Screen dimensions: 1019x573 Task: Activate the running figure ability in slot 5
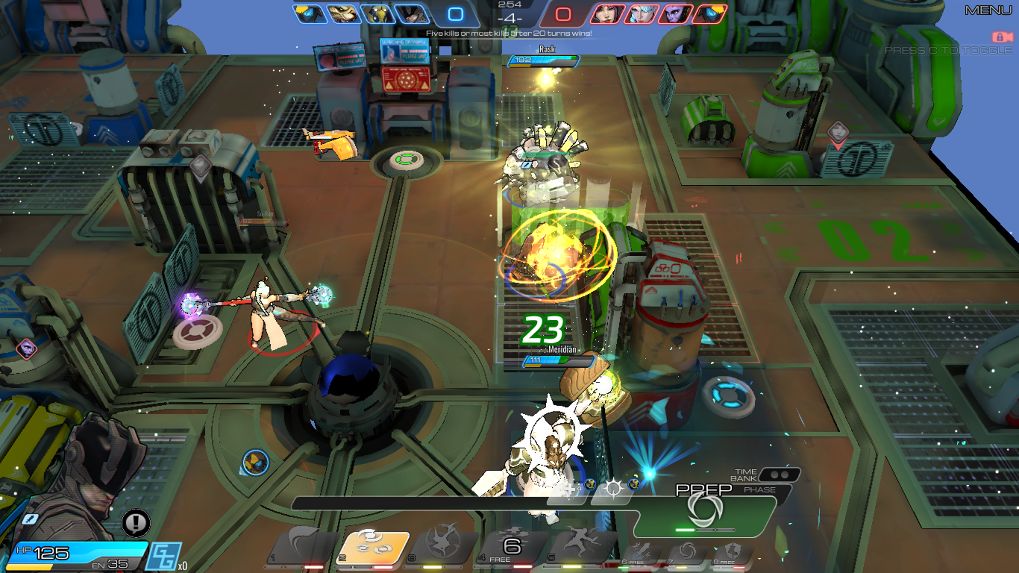(580, 546)
